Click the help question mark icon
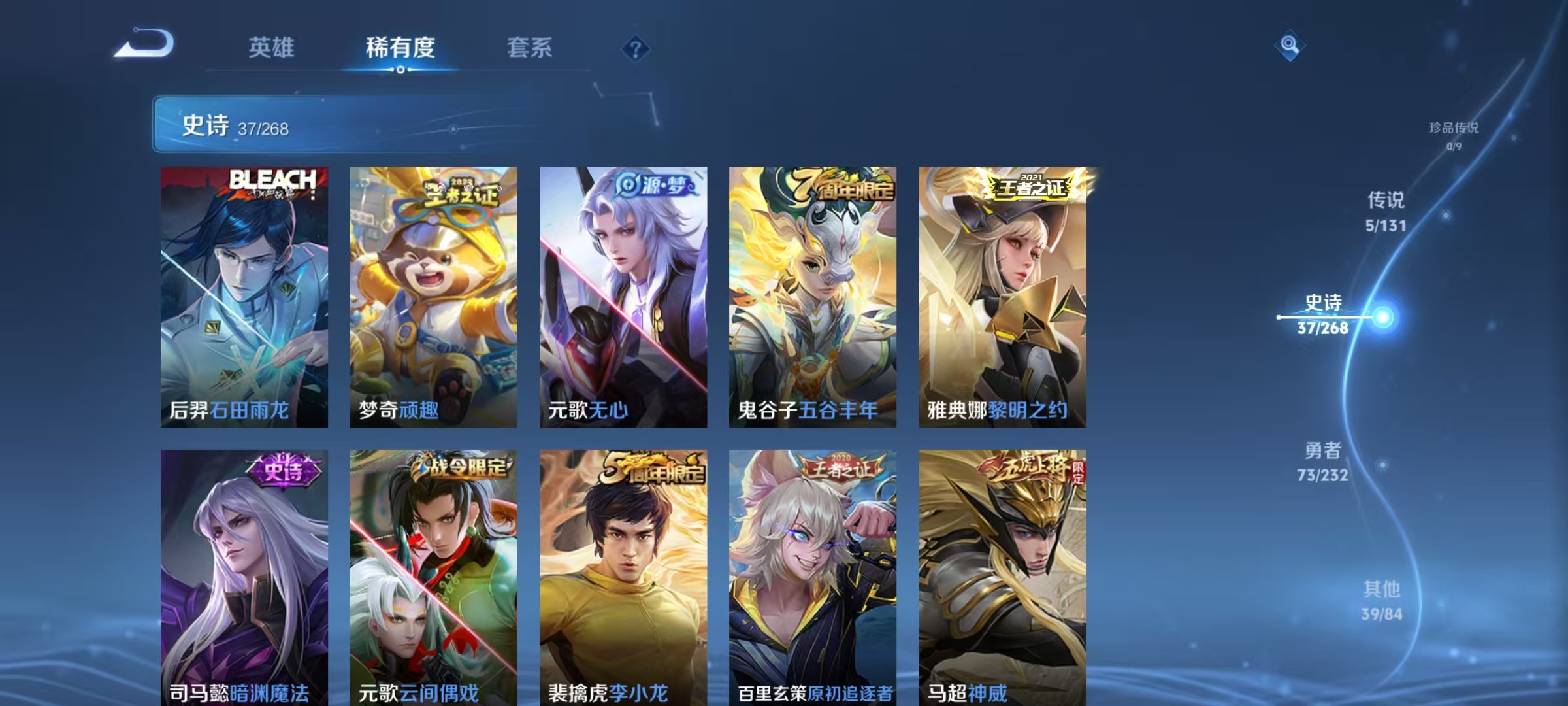Screen dimensions: 1568x706 tap(636, 48)
